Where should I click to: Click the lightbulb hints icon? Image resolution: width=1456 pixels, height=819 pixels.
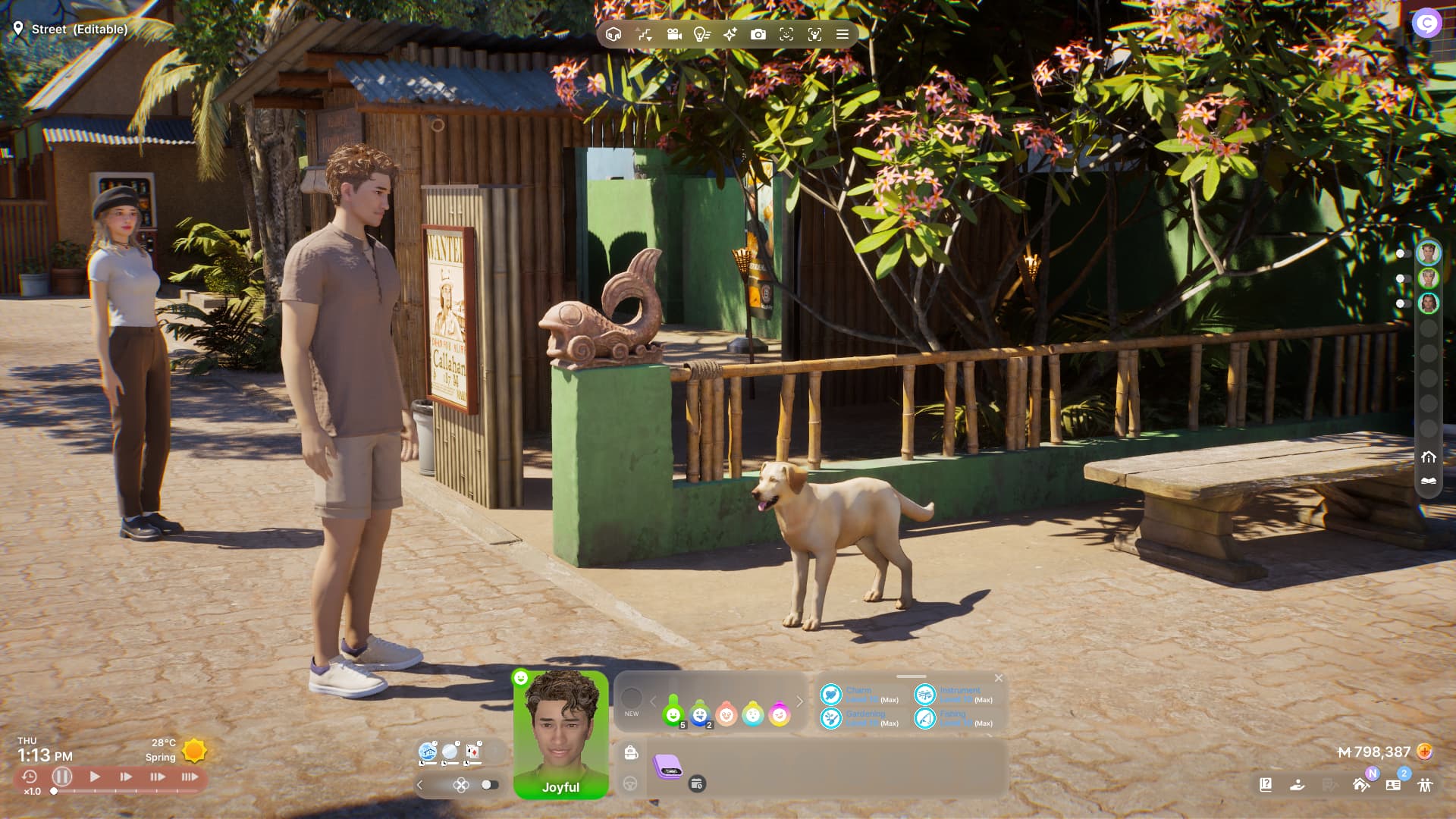(701, 34)
